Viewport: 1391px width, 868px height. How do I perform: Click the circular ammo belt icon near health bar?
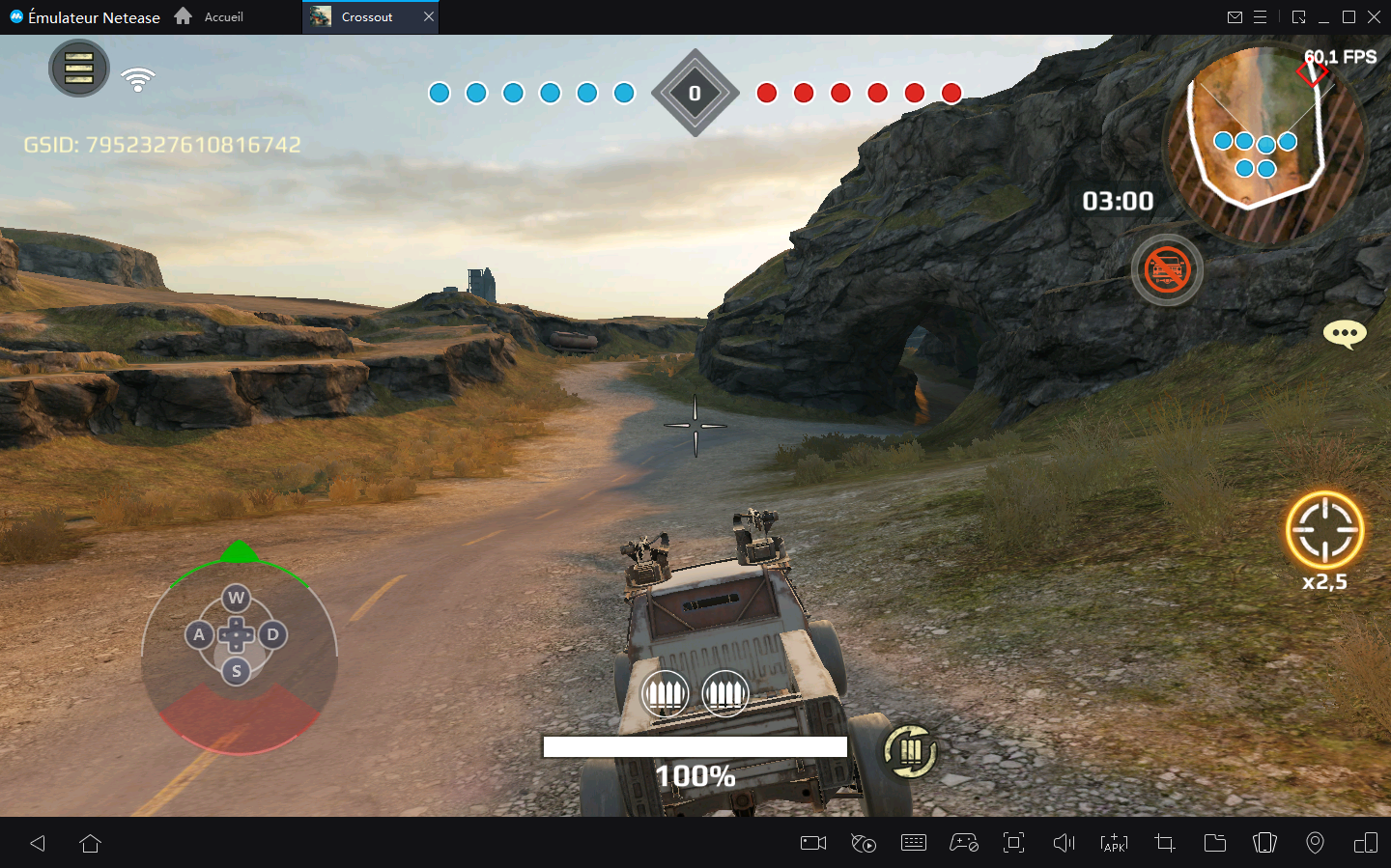(x=909, y=752)
